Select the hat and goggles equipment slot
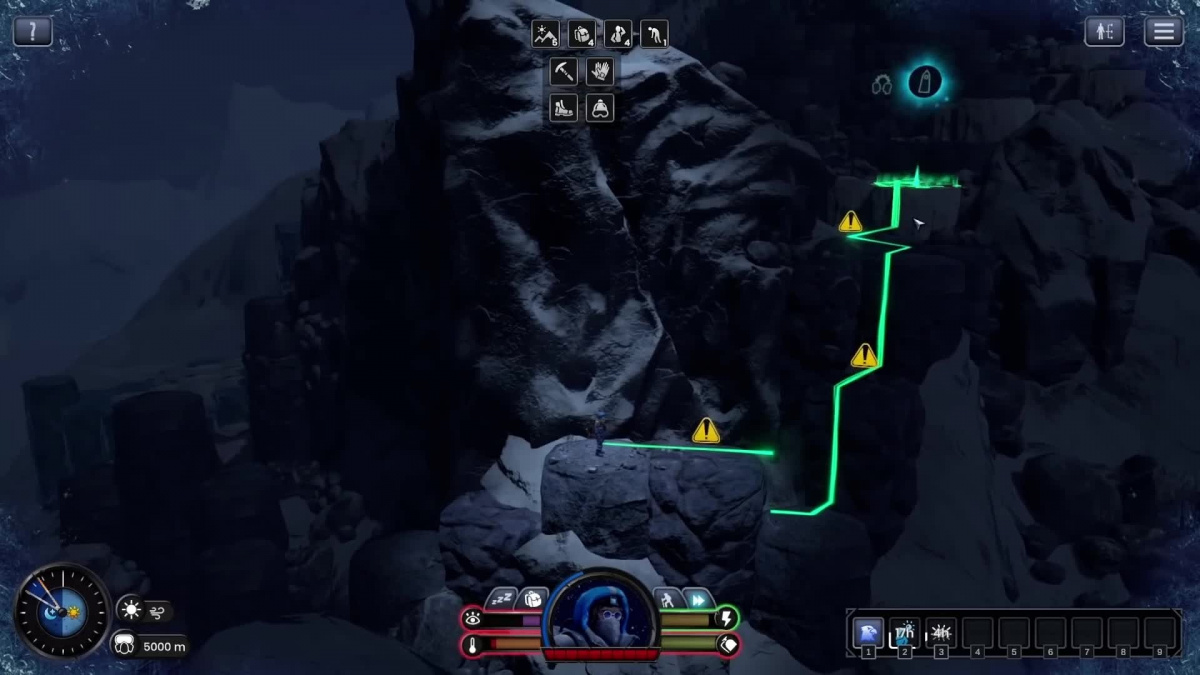The image size is (1200, 675). point(600,107)
